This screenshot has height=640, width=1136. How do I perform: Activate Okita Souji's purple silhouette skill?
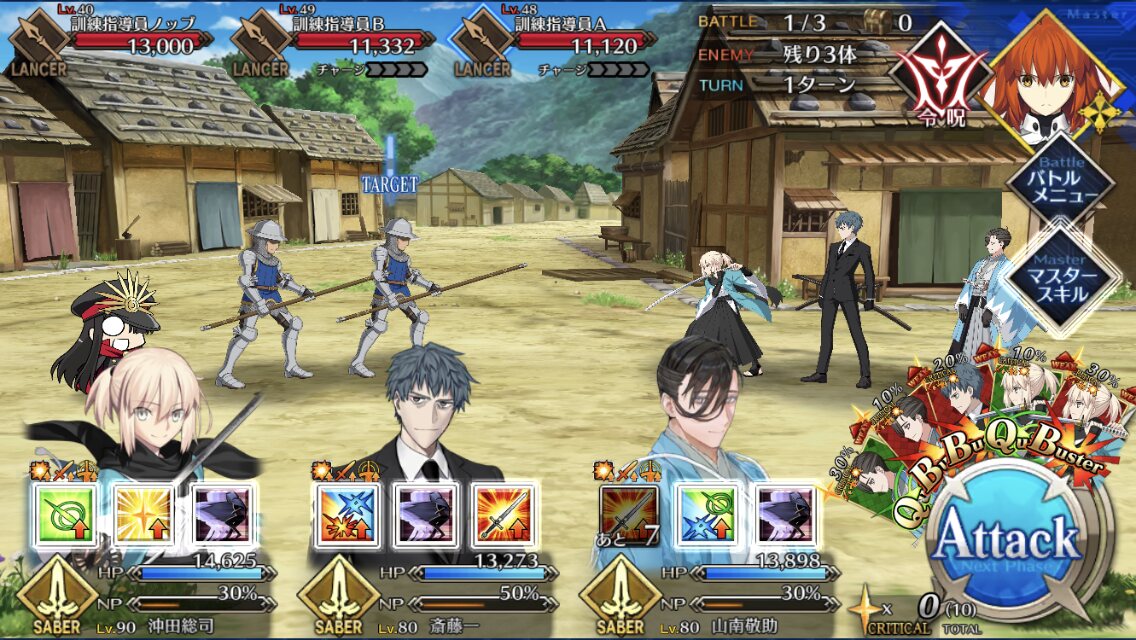(219, 515)
